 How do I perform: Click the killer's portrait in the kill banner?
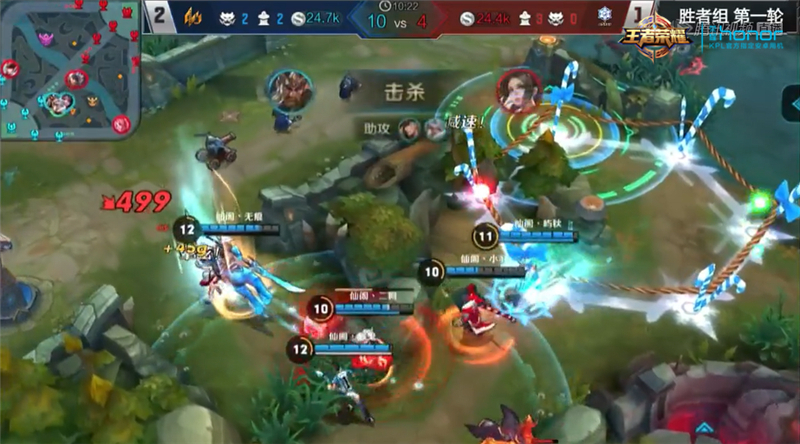[288, 89]
